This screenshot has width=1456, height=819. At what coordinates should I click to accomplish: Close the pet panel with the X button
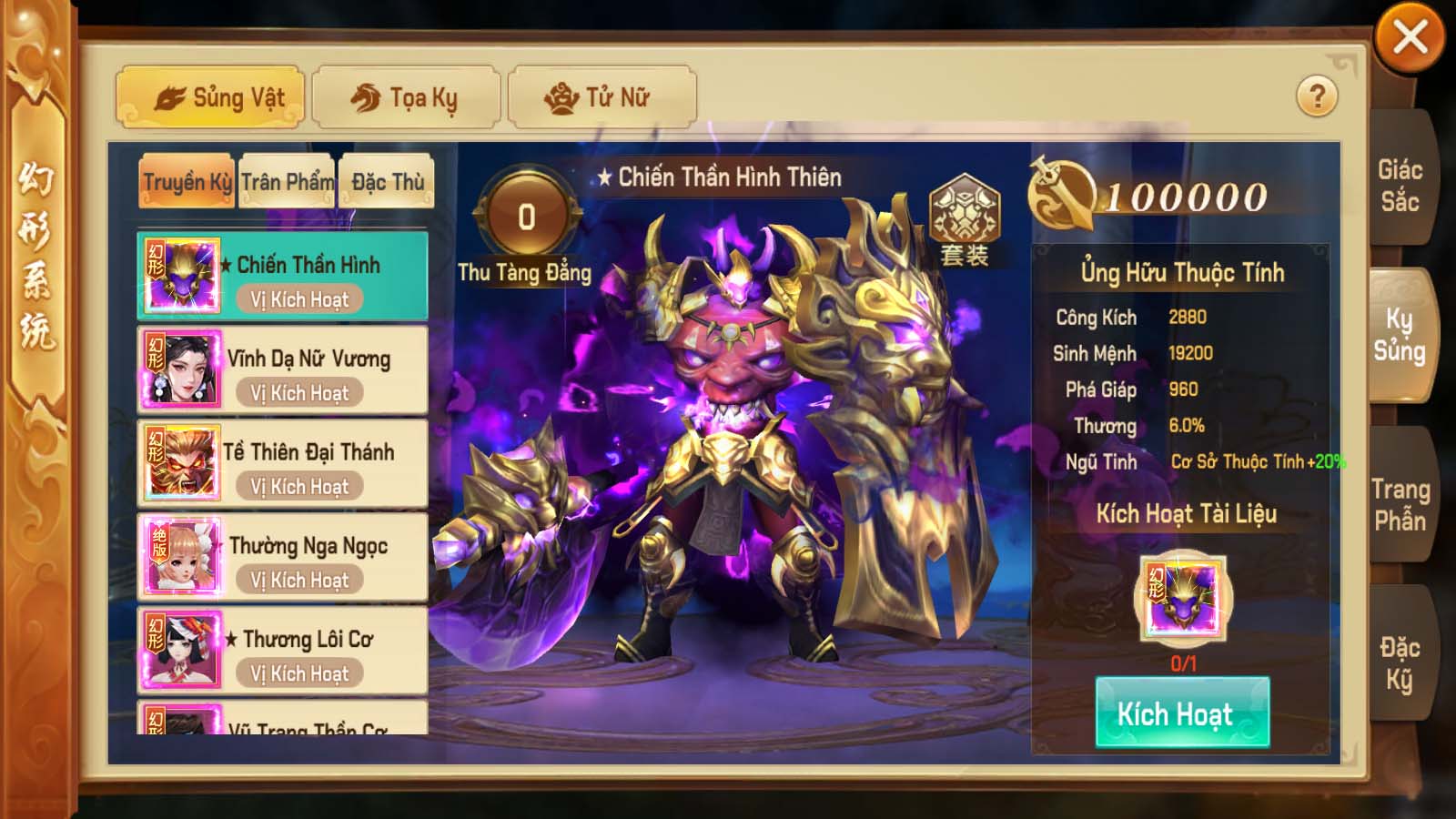click(x=1410, y=38)
